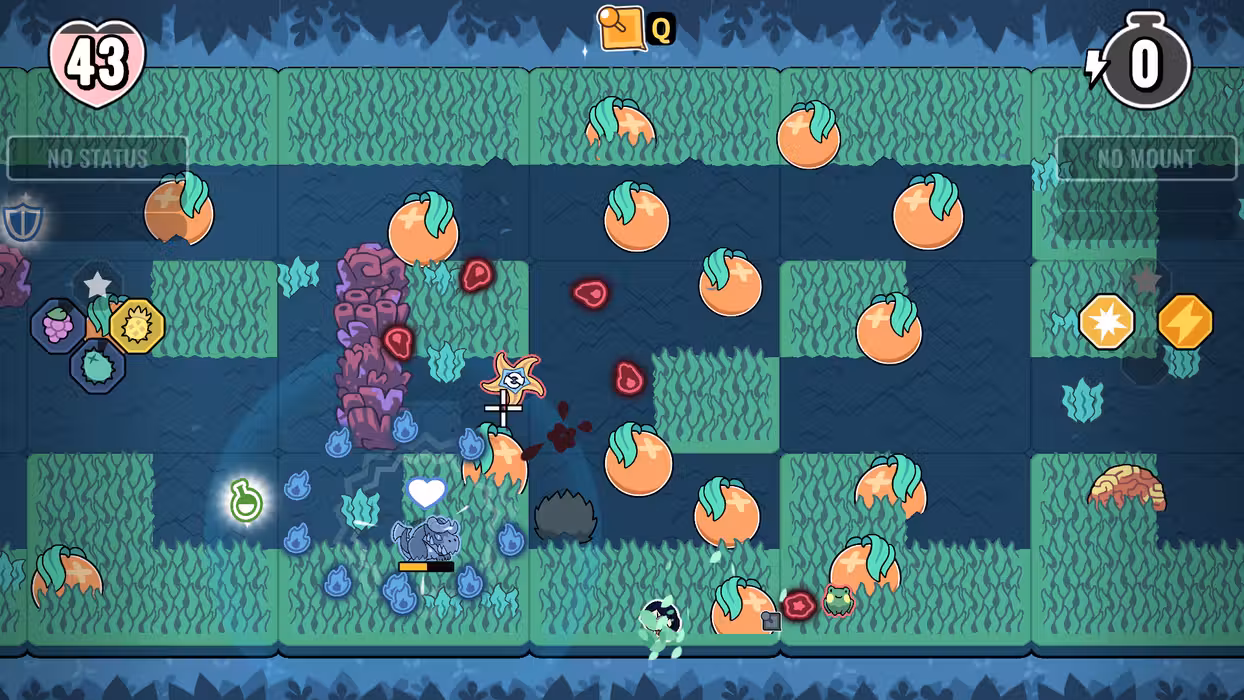The height and width of the screenshot is (700, 1244).
Task: Activate the white burst ability
Action: tap(1106, 322)
